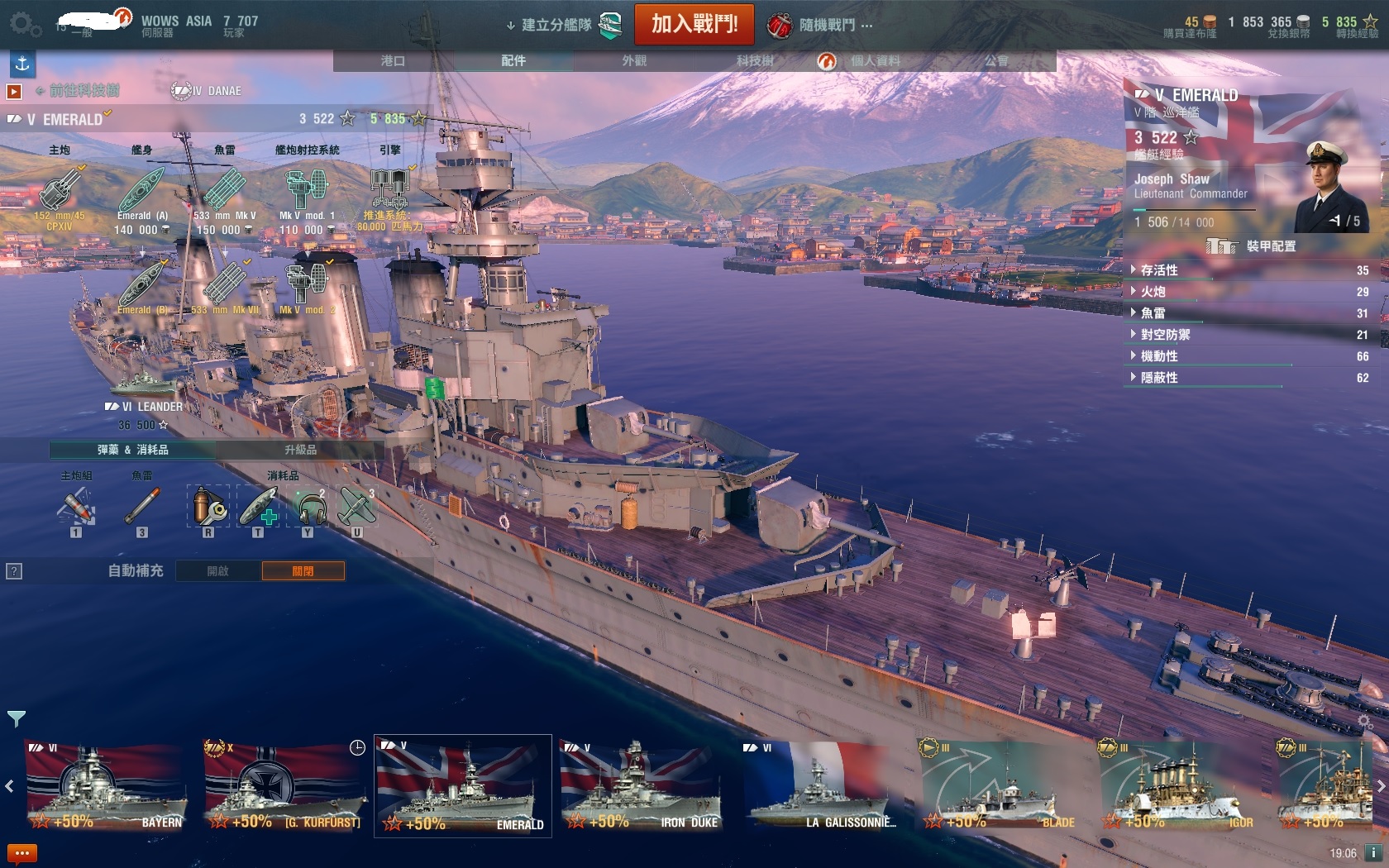Choose La Galissonnière from the ship carousel

[820, 786]
